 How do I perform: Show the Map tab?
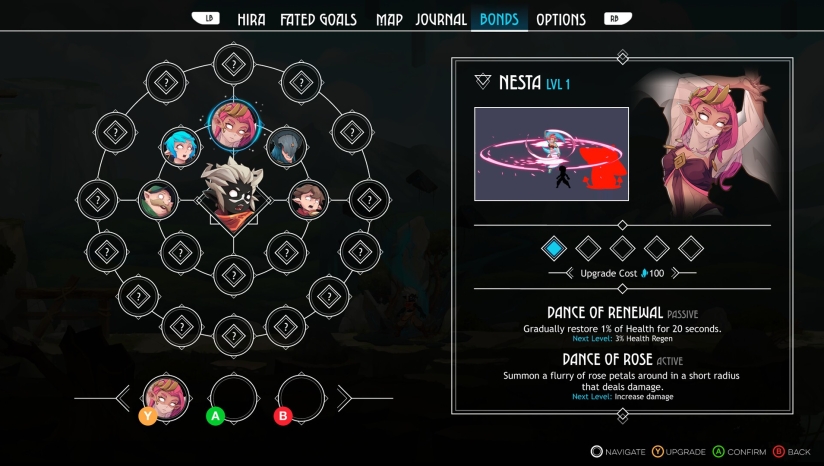(389, 19)
